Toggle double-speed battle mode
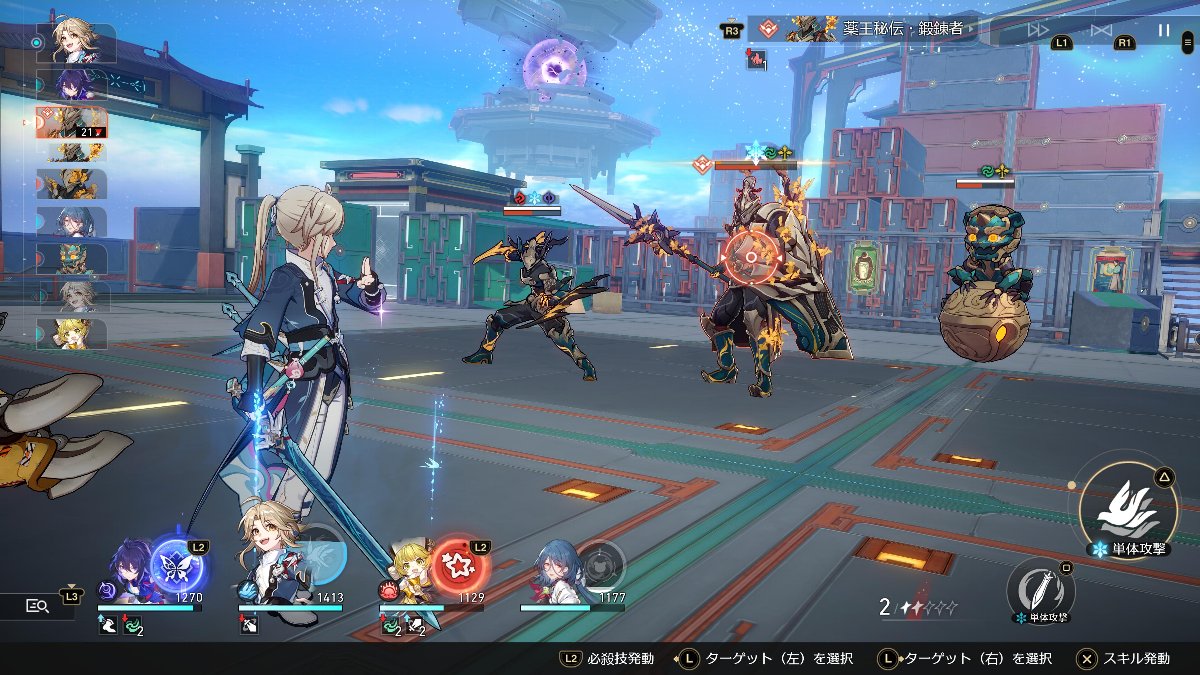Viewport: 1200px width, 675px height. click(x=1039, y=30)
